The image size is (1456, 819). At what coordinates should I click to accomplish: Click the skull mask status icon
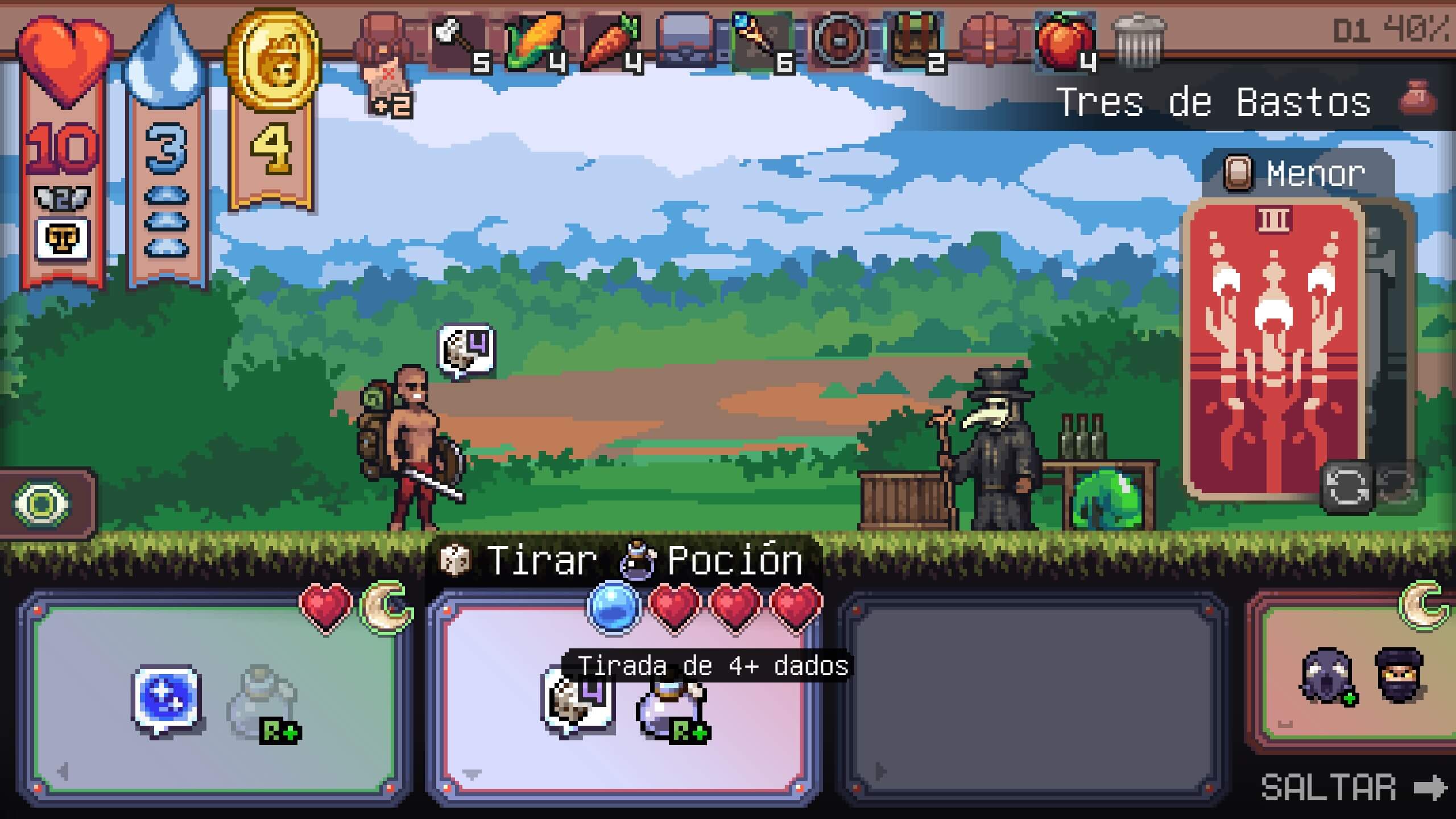[x=63, y=239]
